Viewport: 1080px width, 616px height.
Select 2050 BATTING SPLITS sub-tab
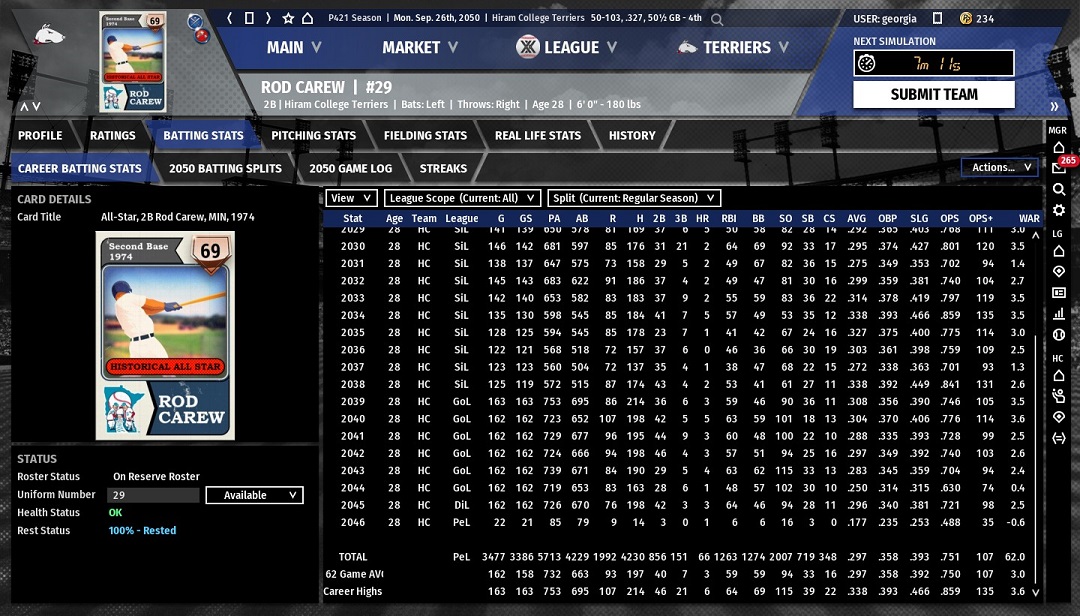pyautogui.click(x=225, y=168)
